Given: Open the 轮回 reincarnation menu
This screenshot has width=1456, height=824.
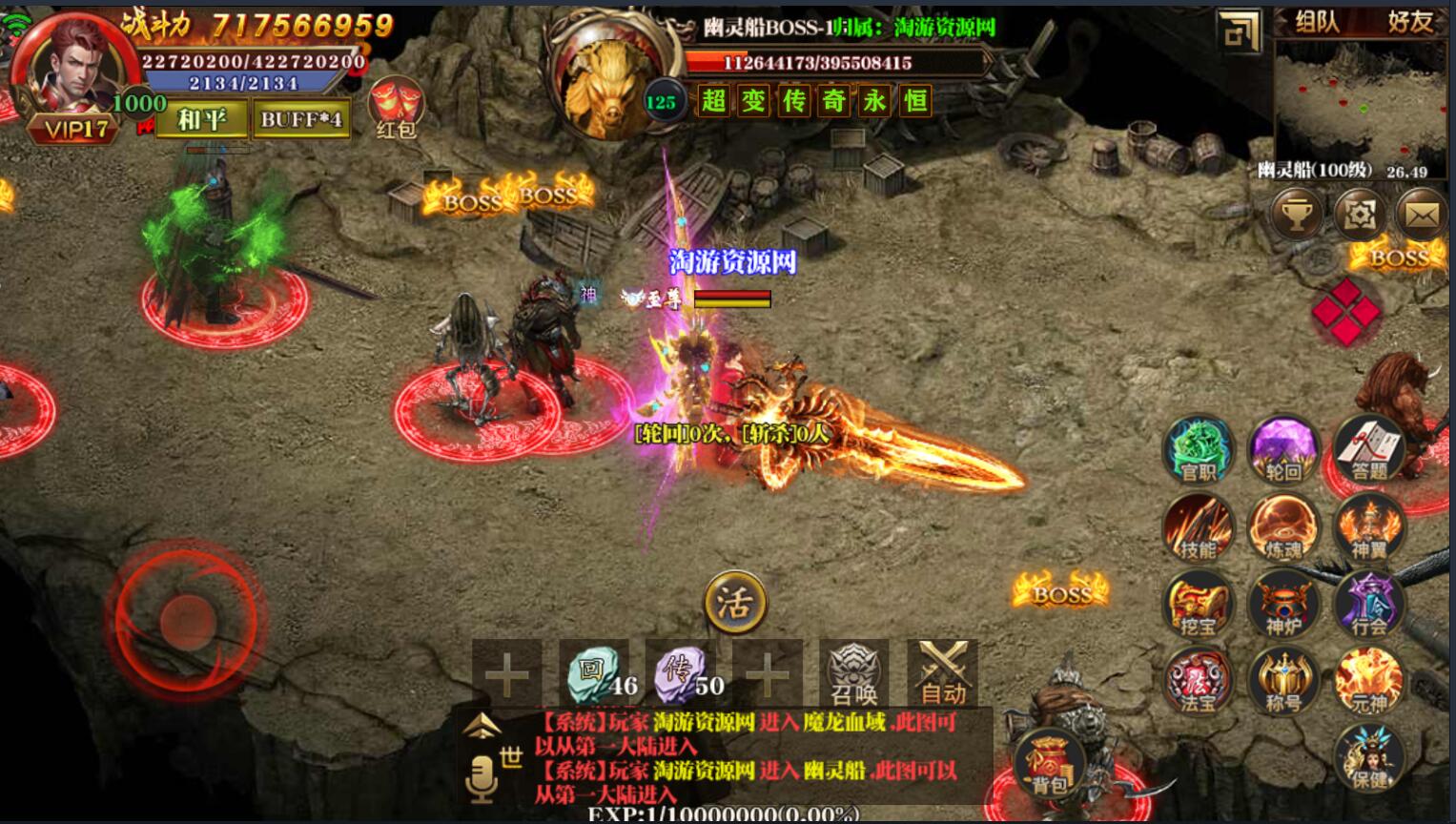Looking at the screenshot, I should coord(1283,448).
